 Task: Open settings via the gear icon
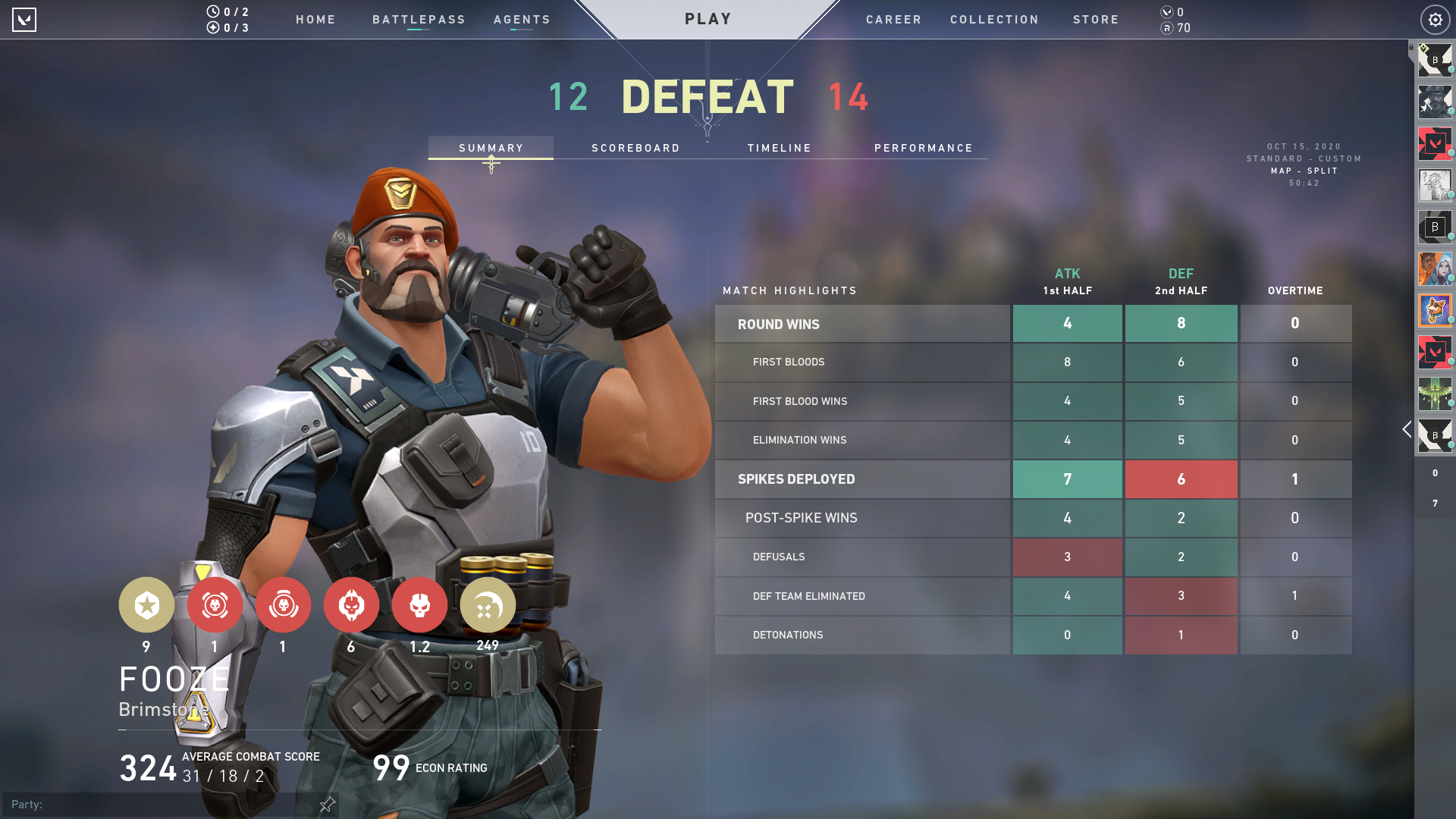pos(1435,20)
